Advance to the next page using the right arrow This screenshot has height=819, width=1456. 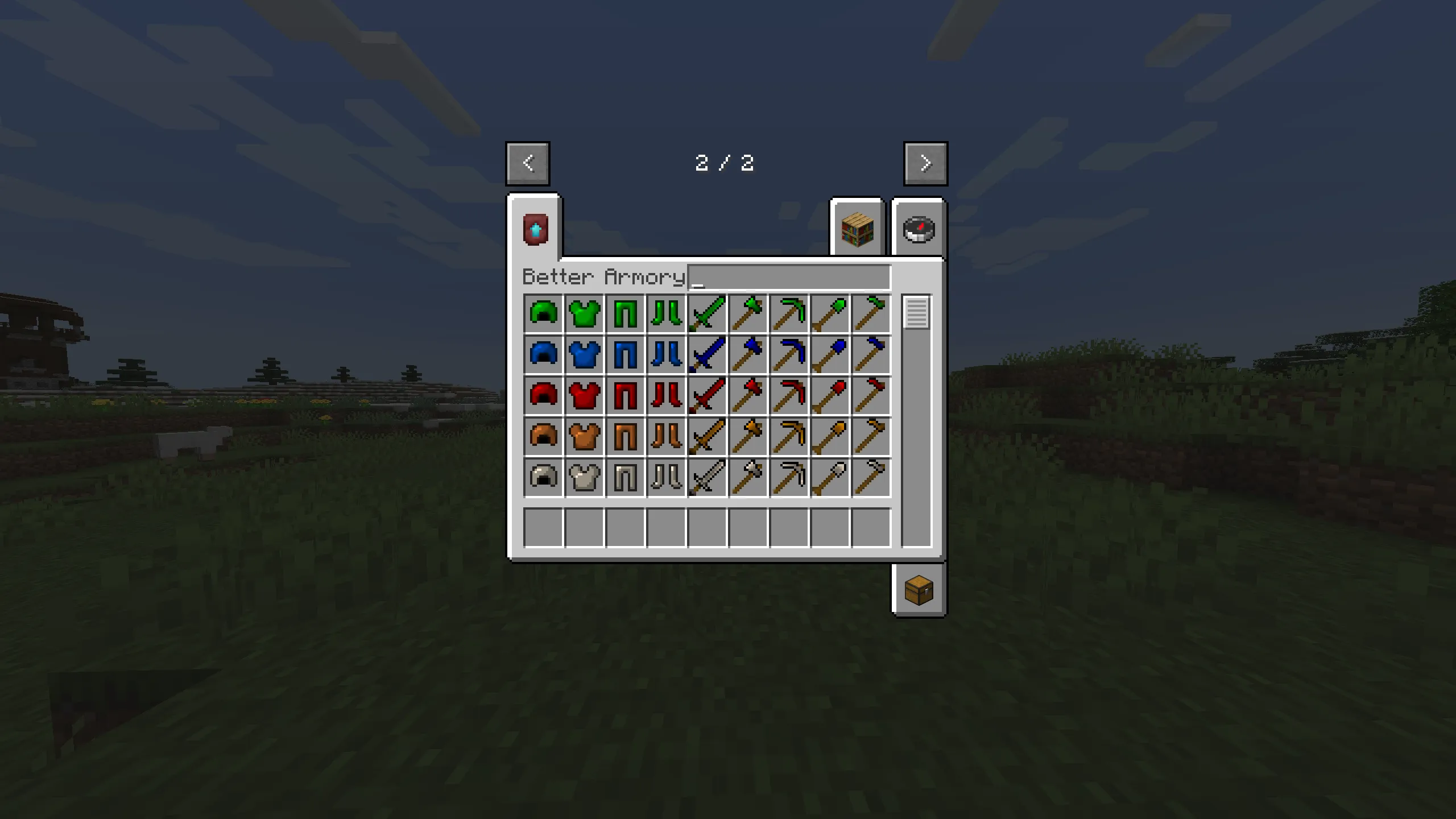[925, 163]
